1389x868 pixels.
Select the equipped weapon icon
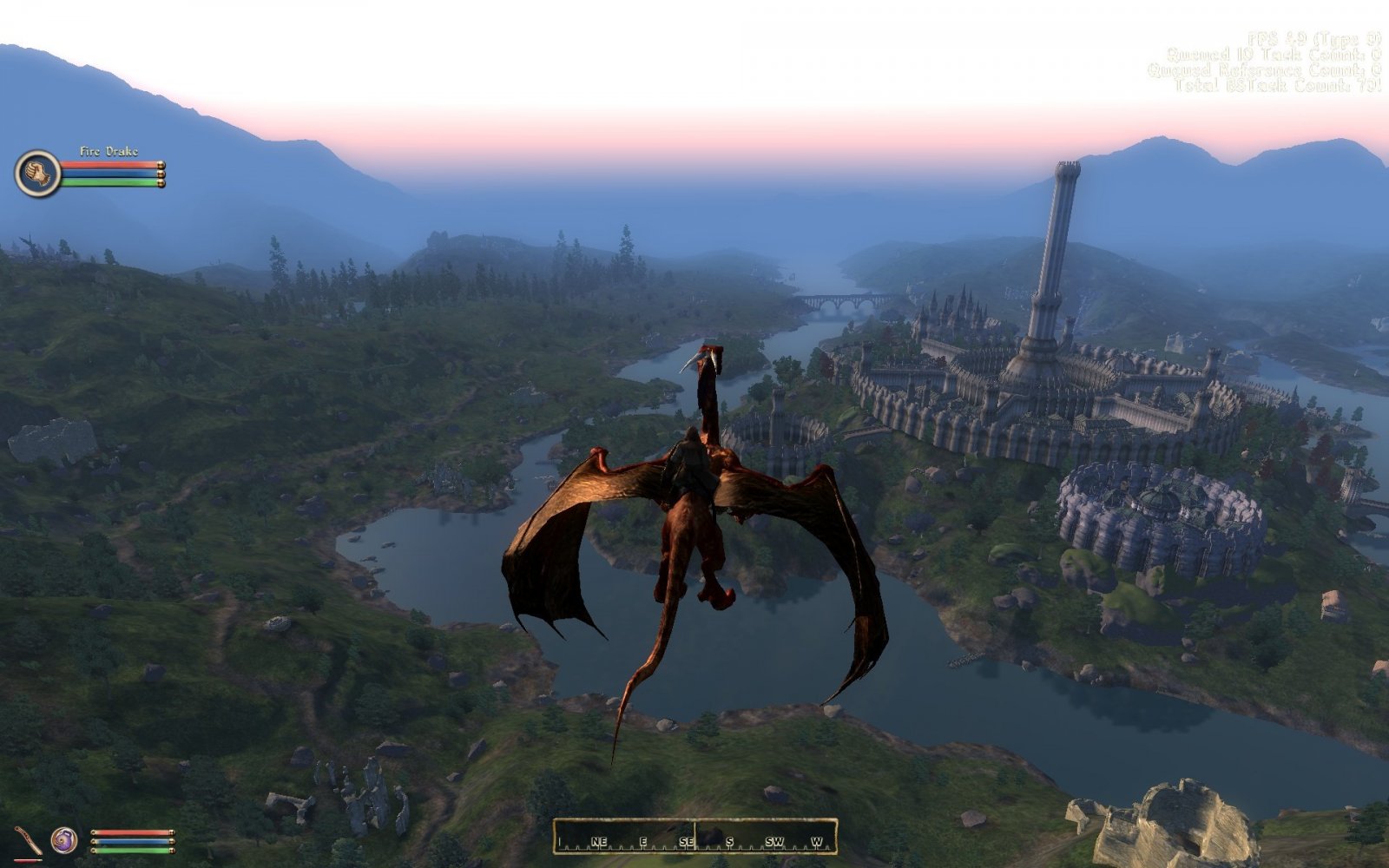29,841
